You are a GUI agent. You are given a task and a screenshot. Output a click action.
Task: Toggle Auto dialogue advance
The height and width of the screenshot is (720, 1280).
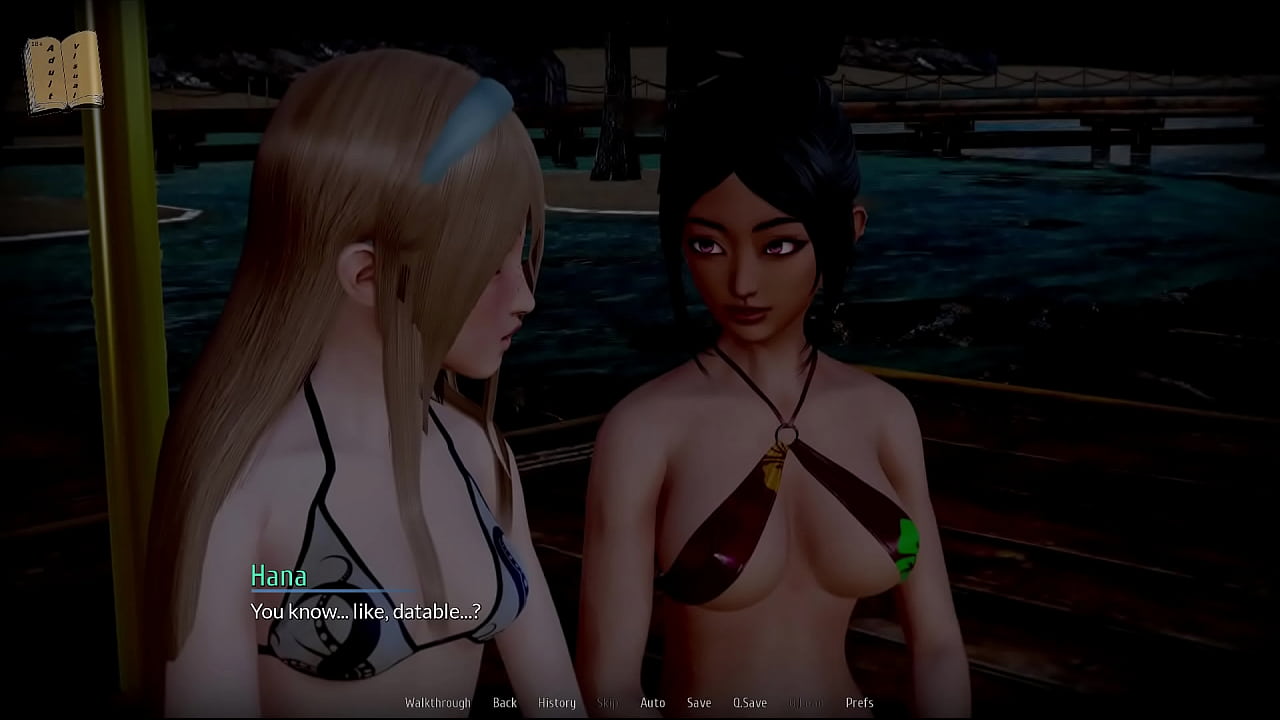click(x=652, y=703)
